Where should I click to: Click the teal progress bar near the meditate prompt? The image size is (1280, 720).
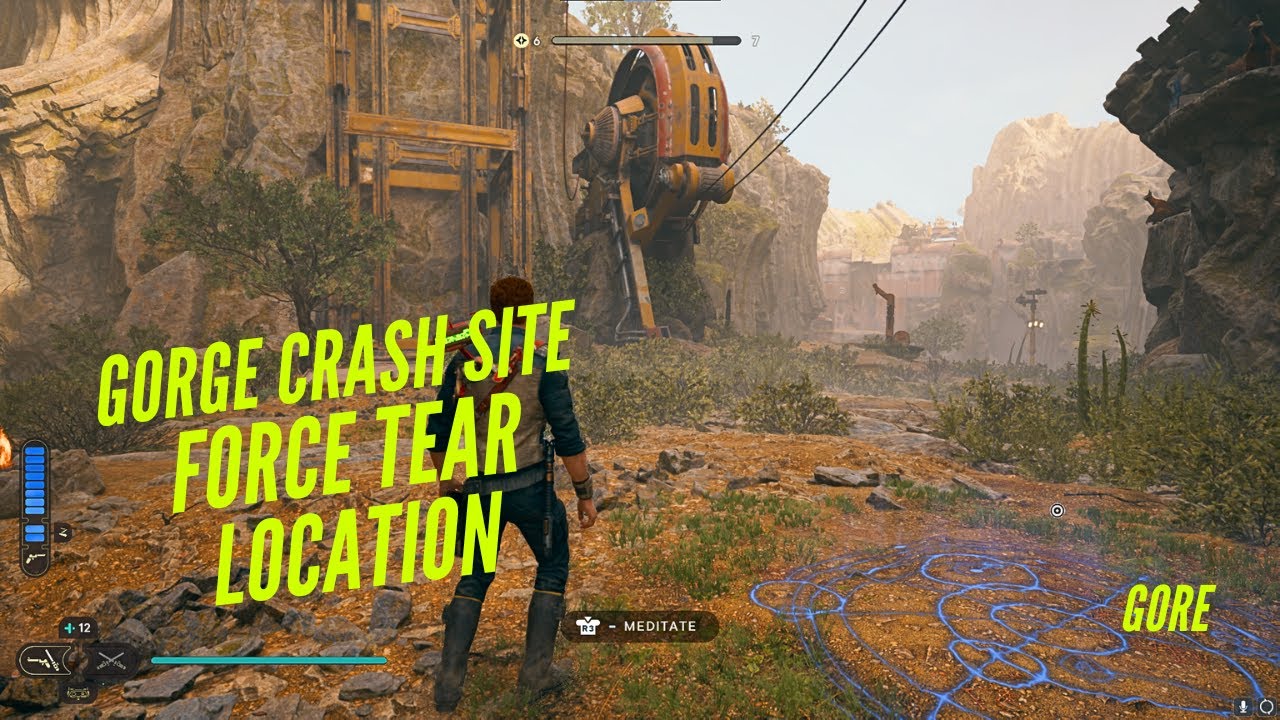pyautogui.click(x=268, y=660)
